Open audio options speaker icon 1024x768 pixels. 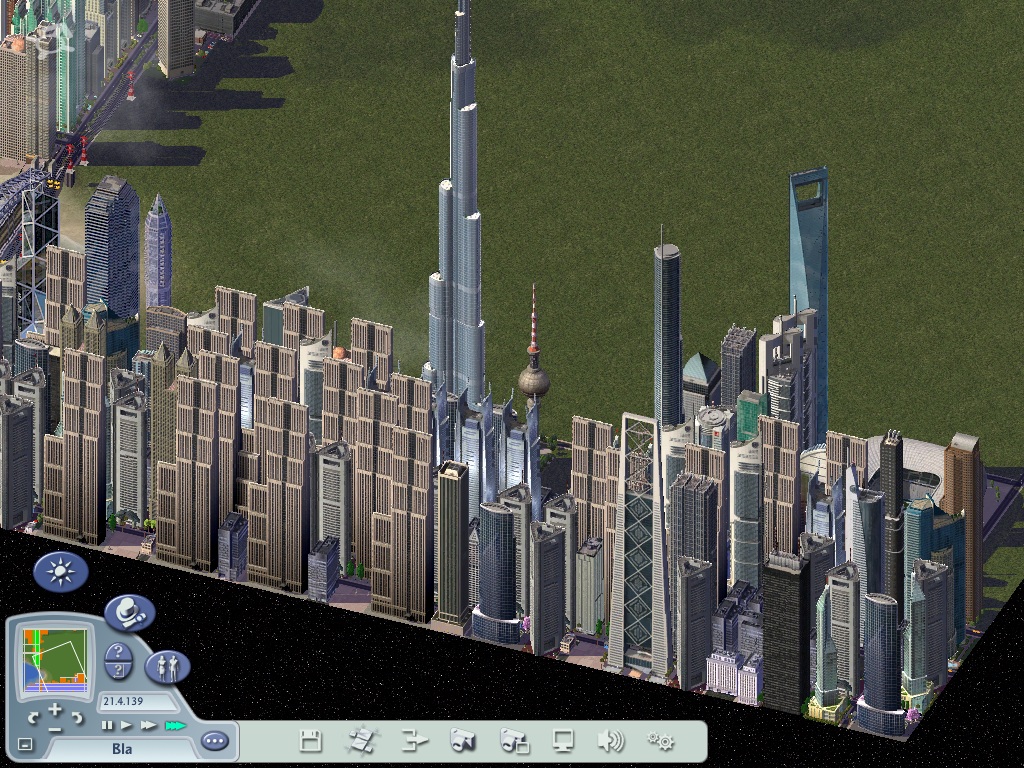pos(610,741)
